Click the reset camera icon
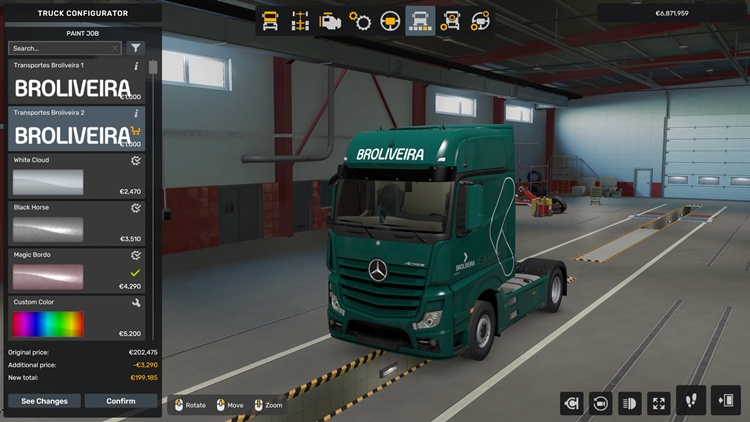 click(601, 403)
